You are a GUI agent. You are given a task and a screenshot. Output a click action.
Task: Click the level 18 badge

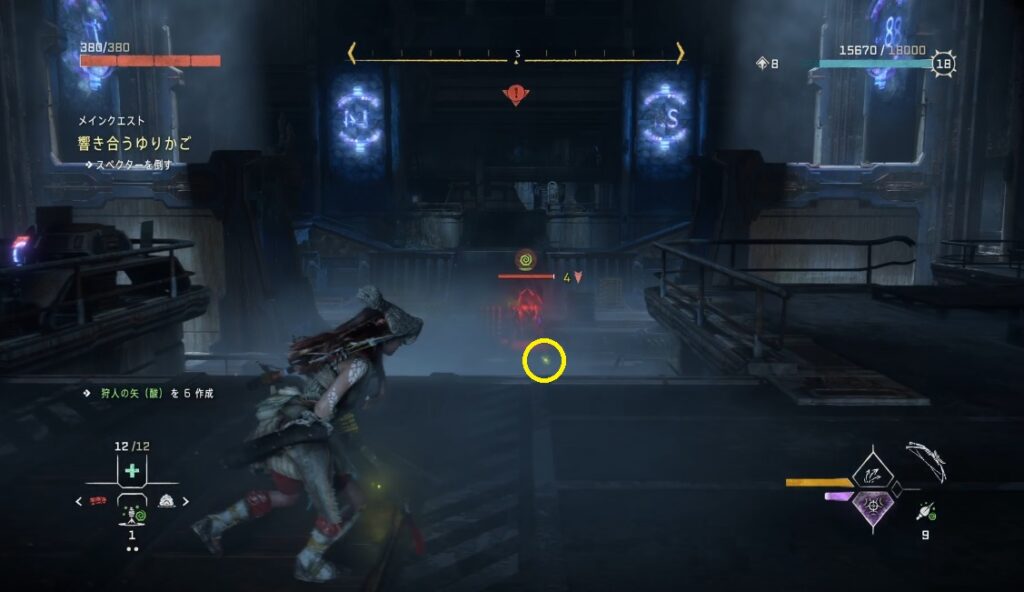pos(942,64)
